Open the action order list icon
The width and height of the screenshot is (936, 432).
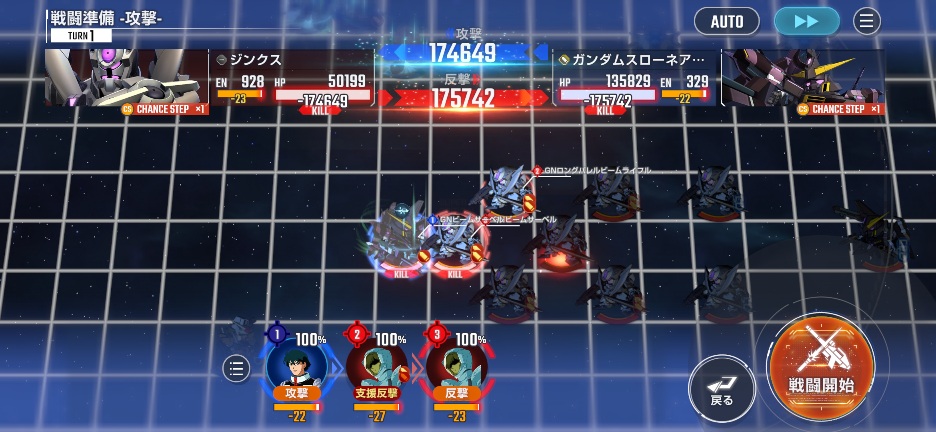pos(236,368)
